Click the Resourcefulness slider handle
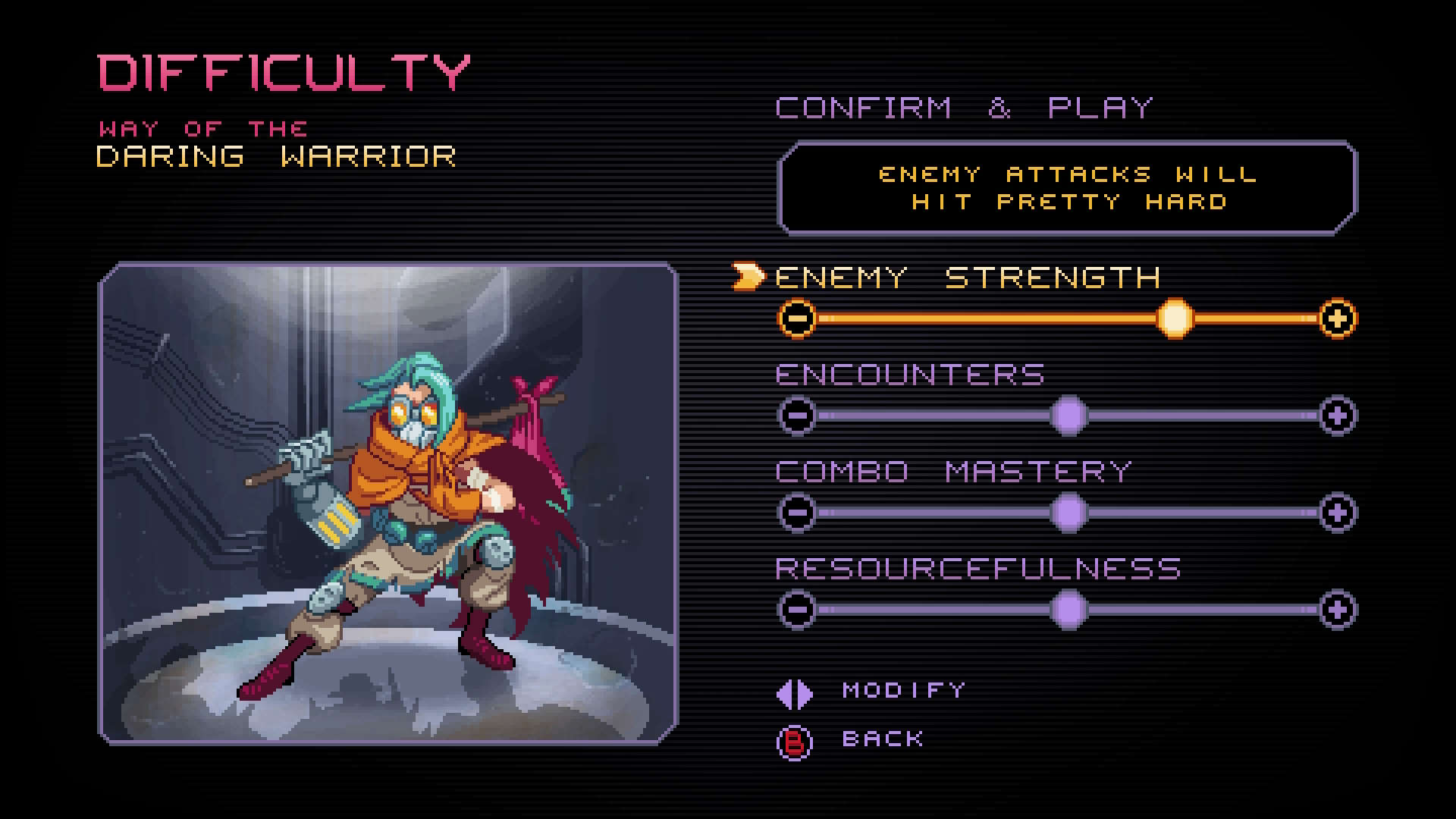The height and width of the screenshot is (819, 1456). click(1069, 609)
